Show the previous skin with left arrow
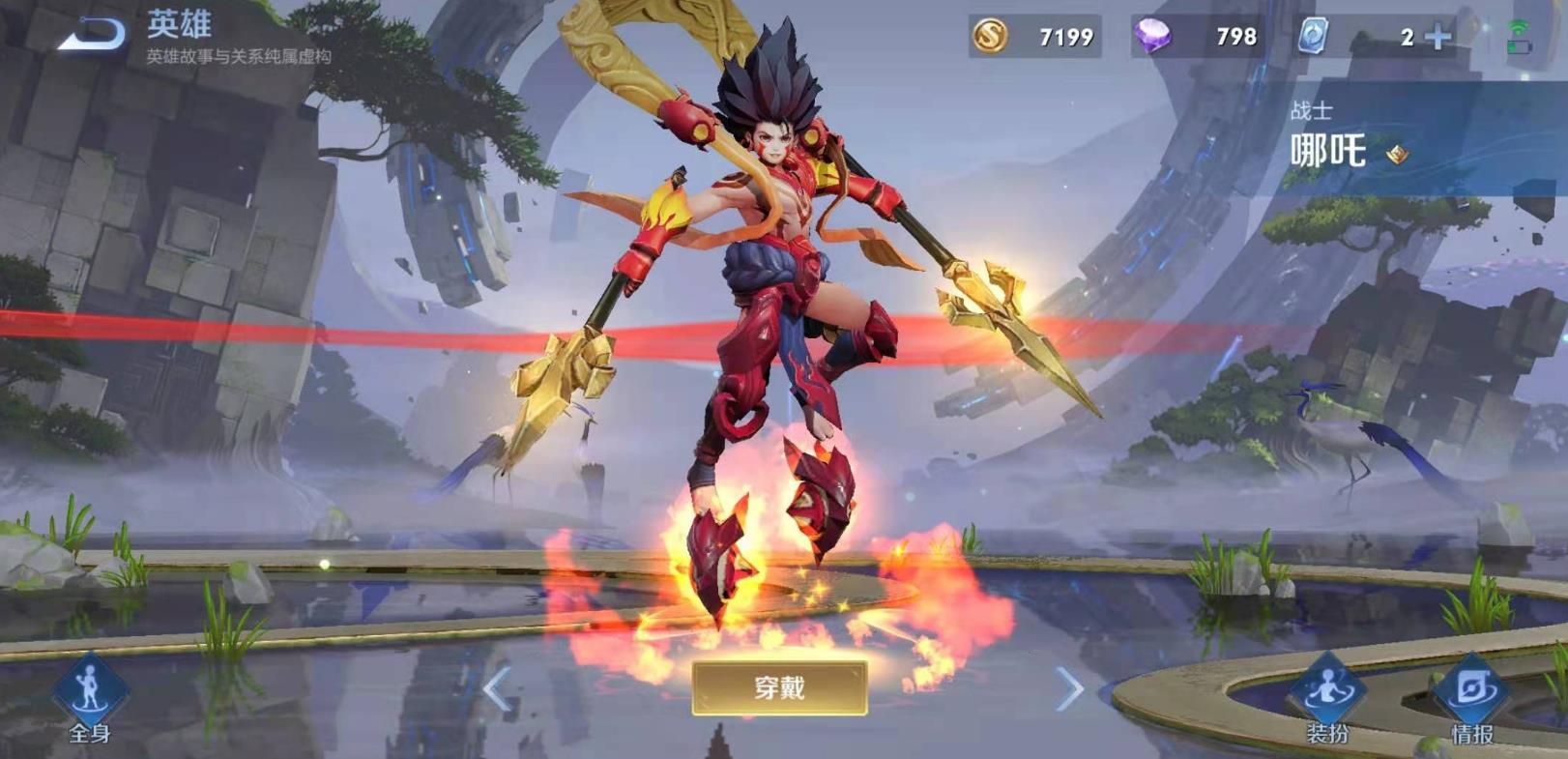1568x759 pixels. 497,689
